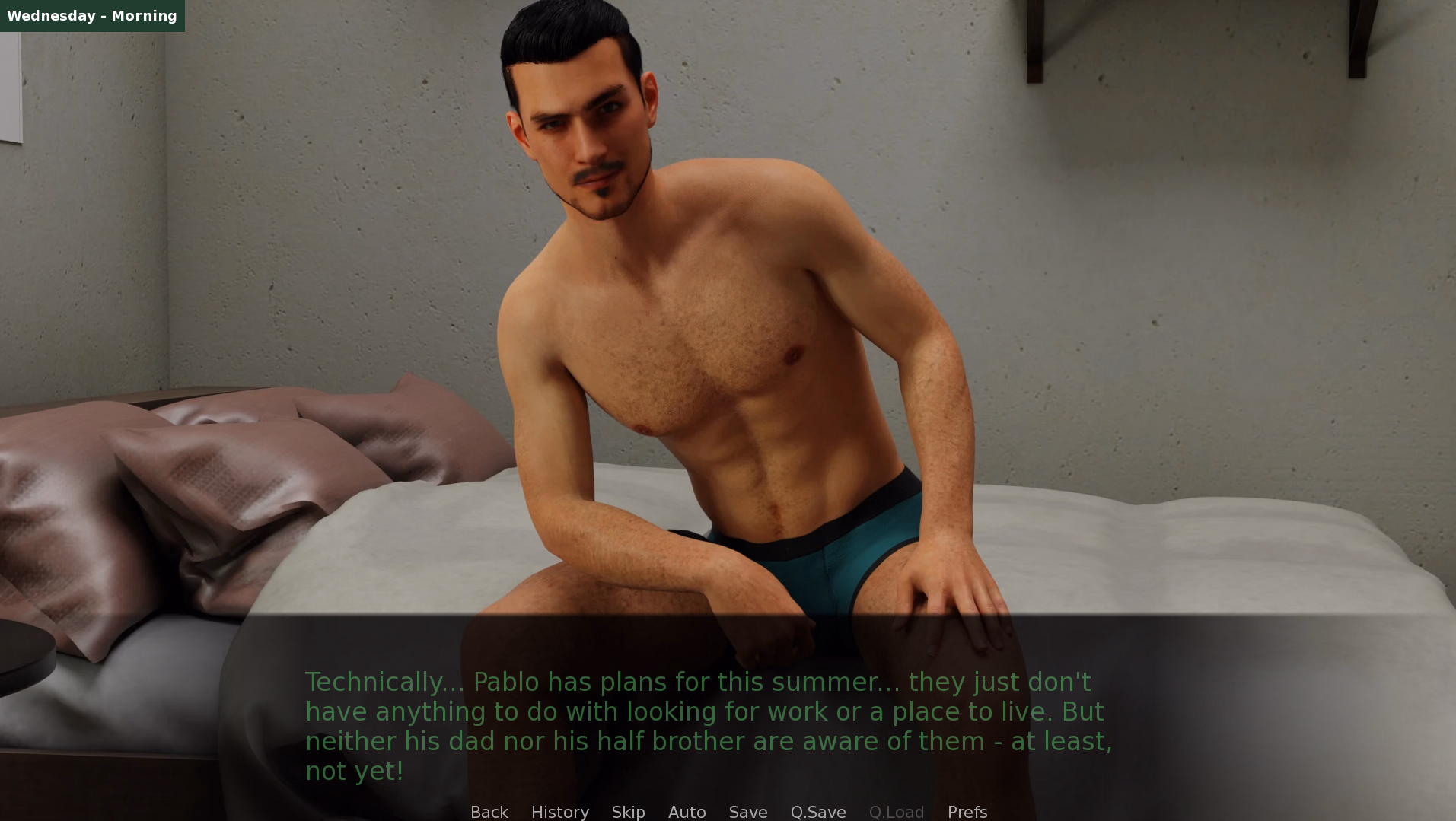This screenshot has width=1456, height=821.
Task: Toggle Auto advance mode
Action: click(687, 812)
